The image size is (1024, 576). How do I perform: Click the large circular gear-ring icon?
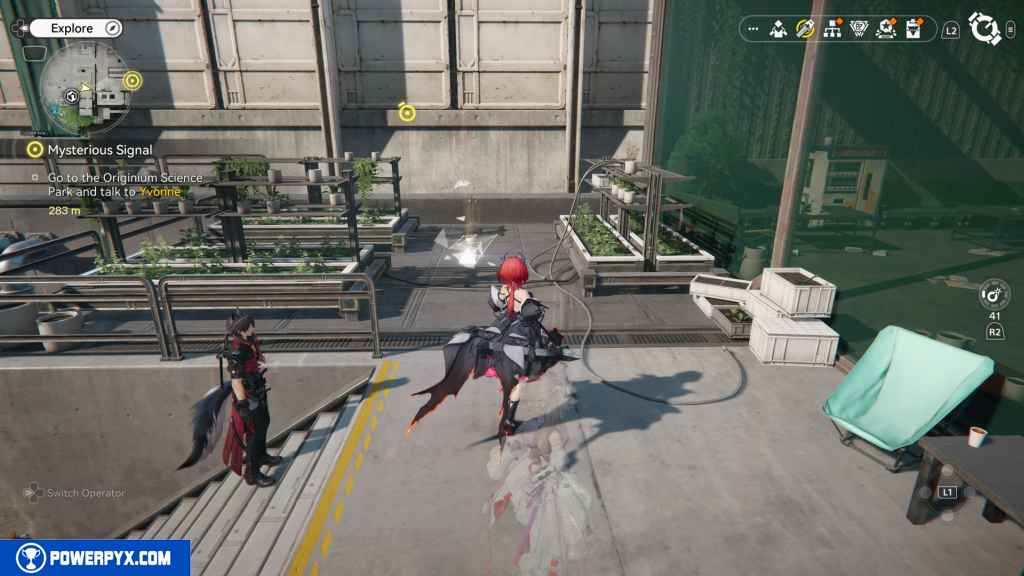point(985,29)
